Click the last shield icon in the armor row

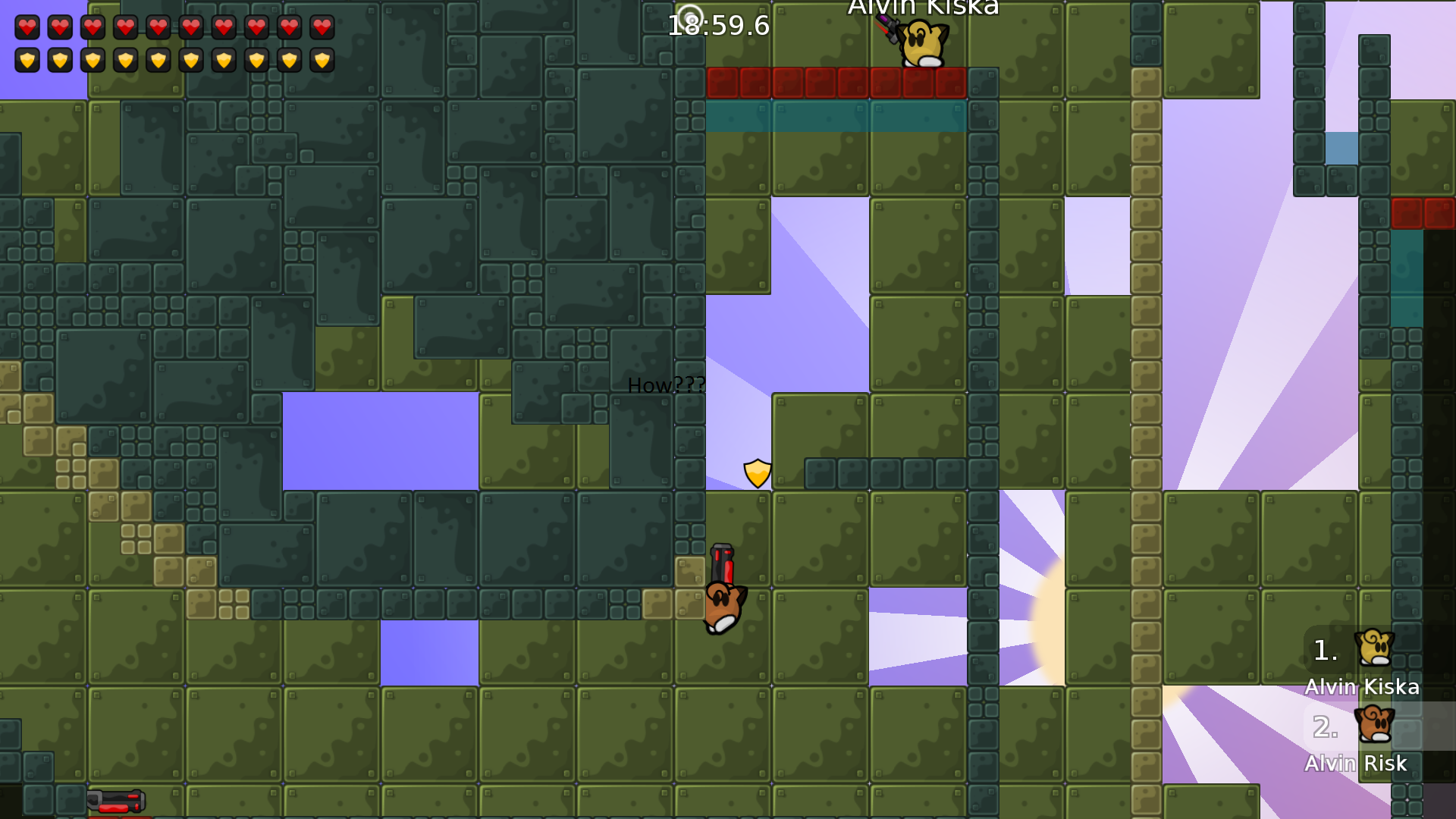pos(322,59)
